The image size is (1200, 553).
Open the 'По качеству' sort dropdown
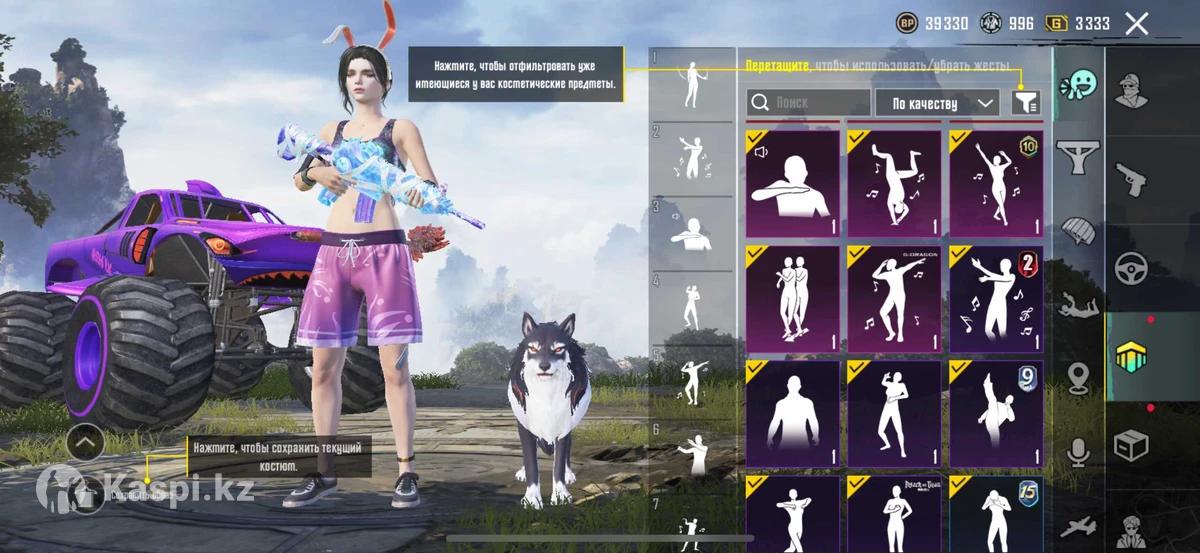tap(937, 103)
